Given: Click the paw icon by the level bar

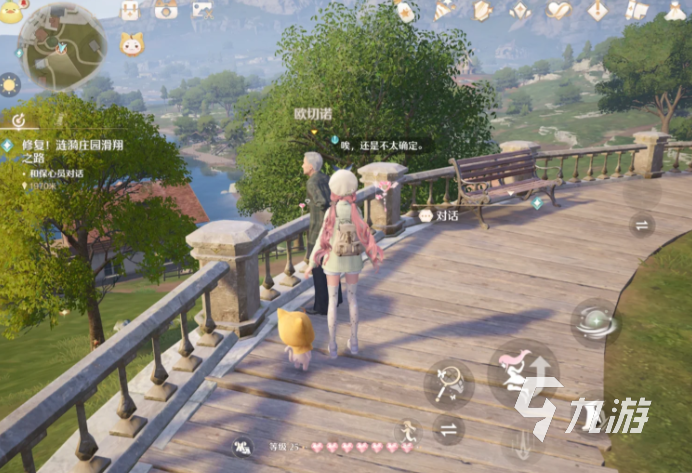Looking at the screenshot, I should pos(242,447).
